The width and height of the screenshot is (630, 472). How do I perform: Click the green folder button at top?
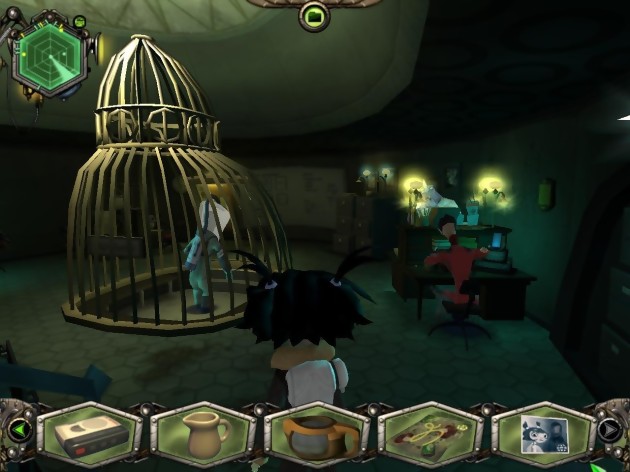[314, 16]
